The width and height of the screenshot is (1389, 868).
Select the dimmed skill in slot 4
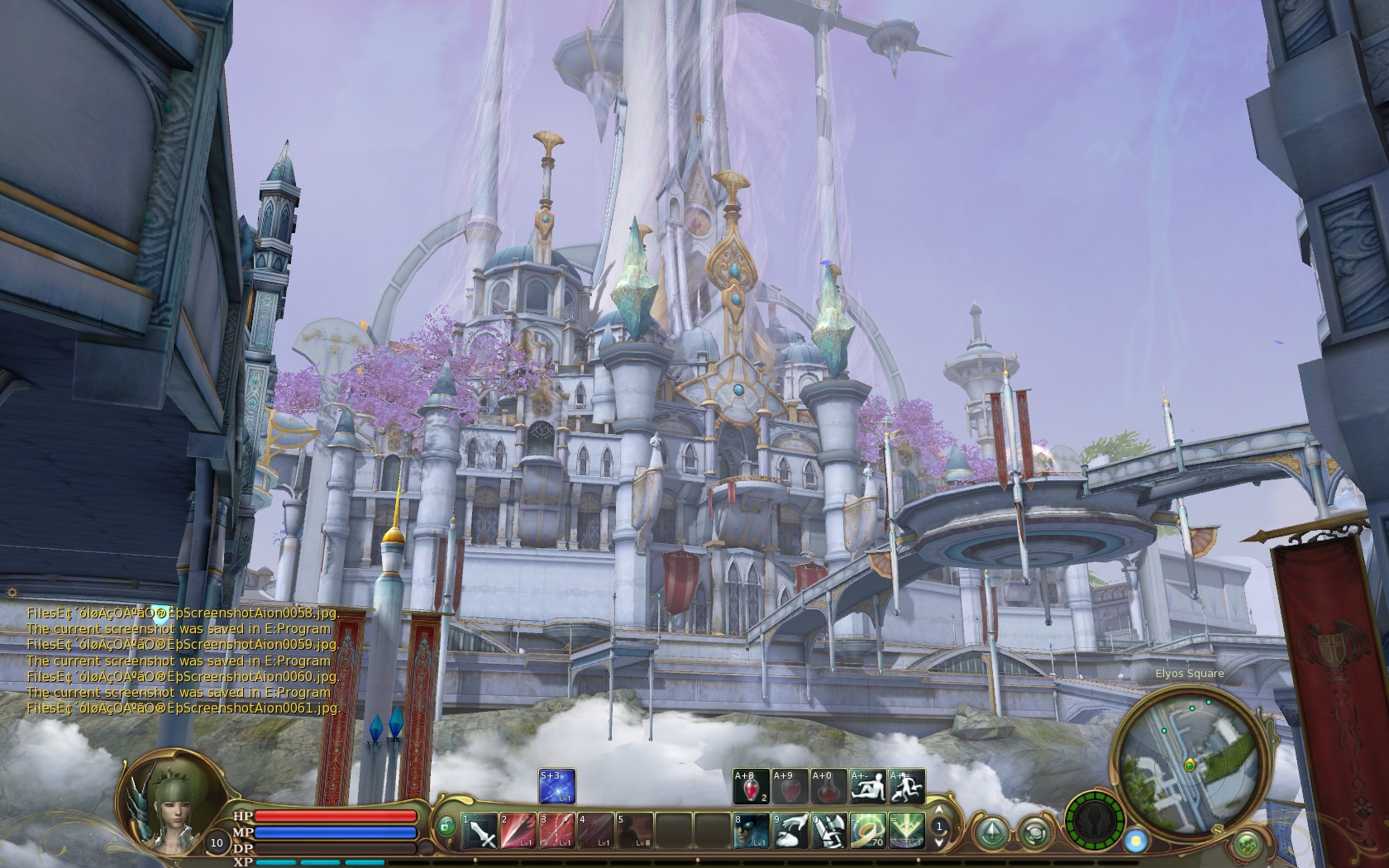[596, 831]
